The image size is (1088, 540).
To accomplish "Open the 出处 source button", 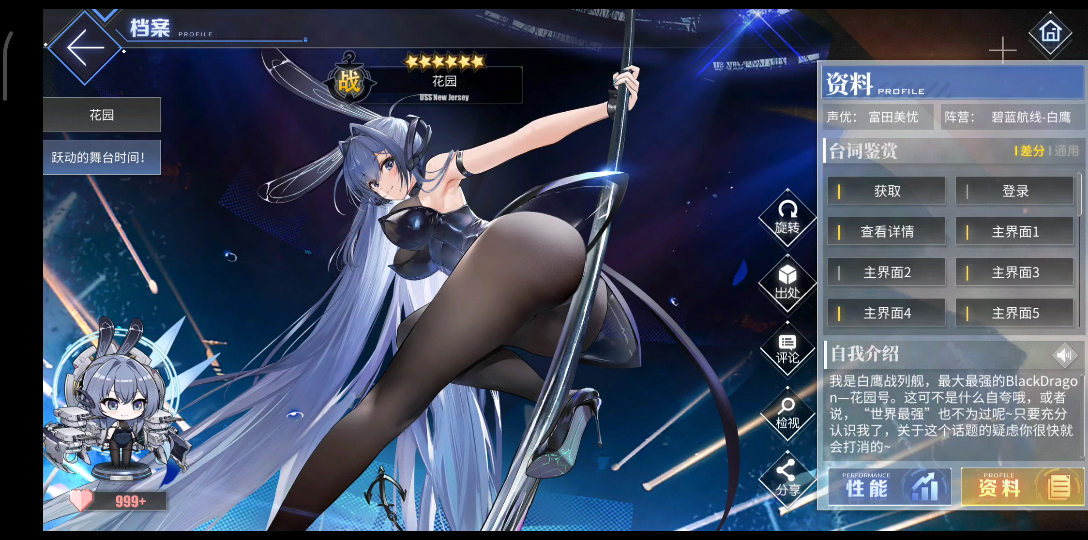I will (787, 281).
